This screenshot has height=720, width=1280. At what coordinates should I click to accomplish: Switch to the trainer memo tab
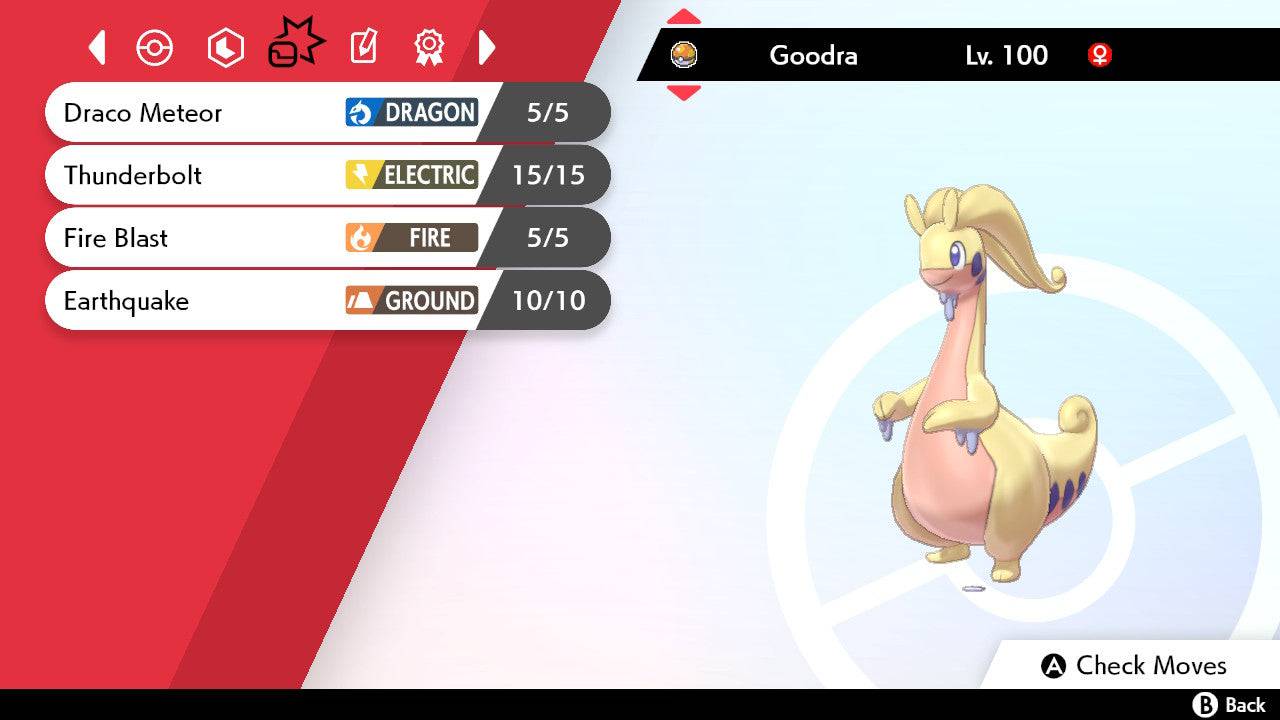[x=364, y=47]
